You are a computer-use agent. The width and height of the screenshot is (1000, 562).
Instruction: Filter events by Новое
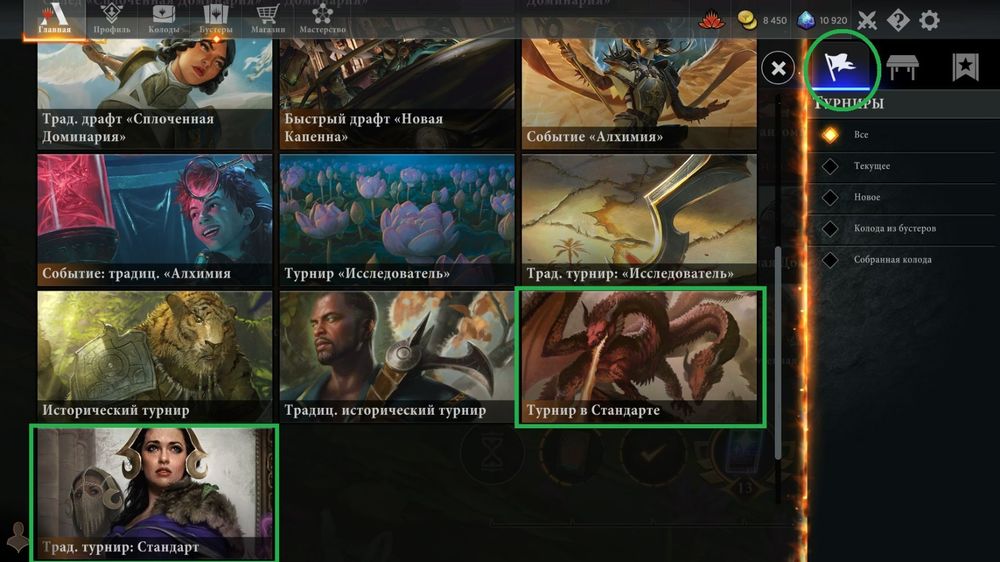[866, 197]
